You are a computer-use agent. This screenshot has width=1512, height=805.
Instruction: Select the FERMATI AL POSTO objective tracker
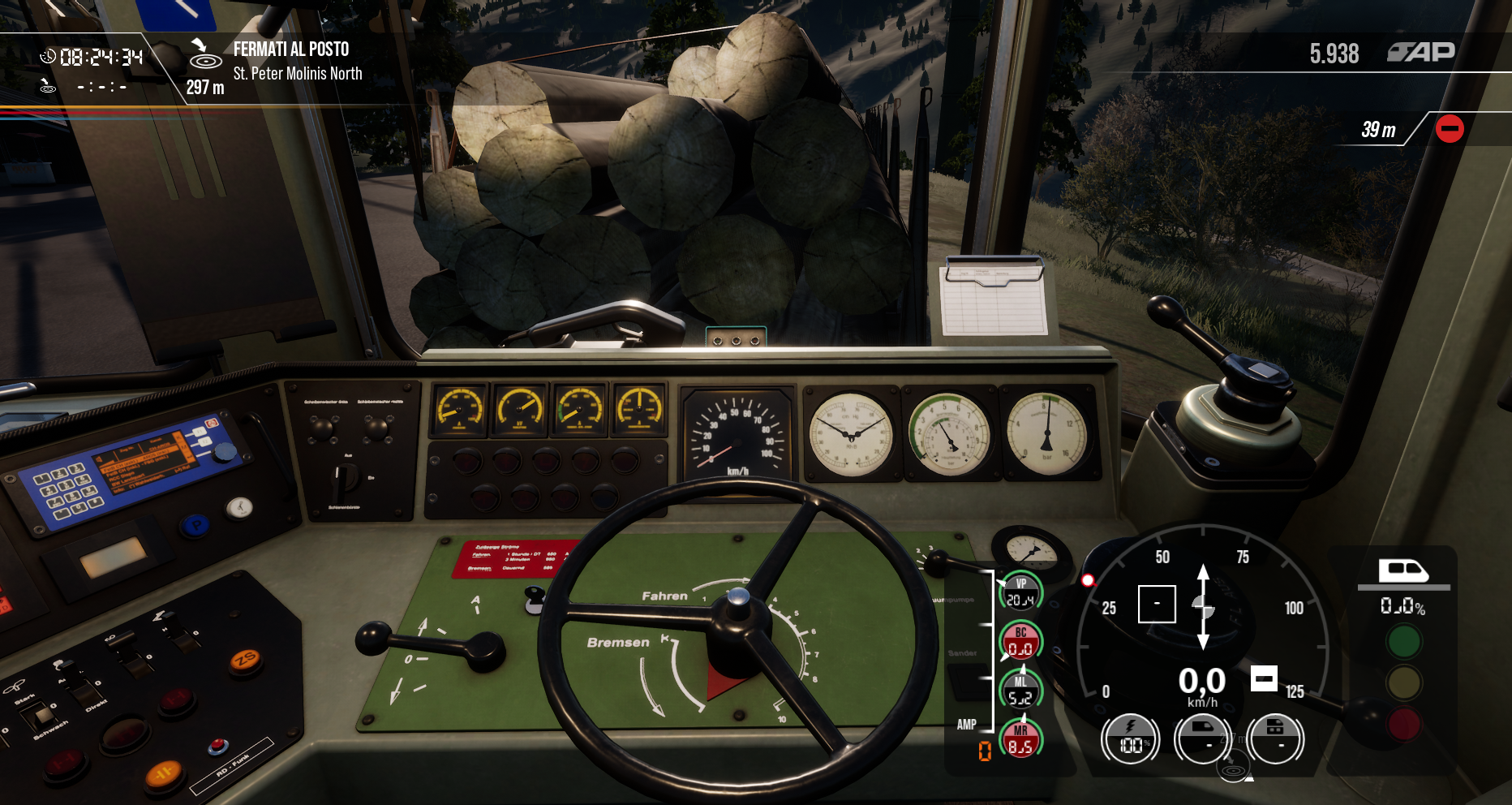[290, 50]
